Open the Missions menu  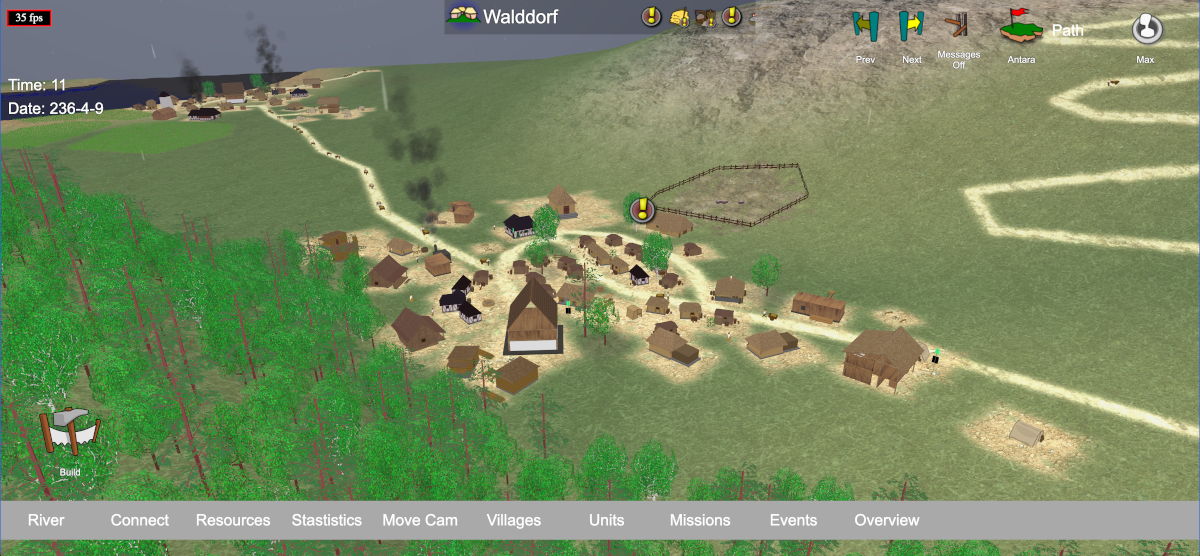click(700, 520)
